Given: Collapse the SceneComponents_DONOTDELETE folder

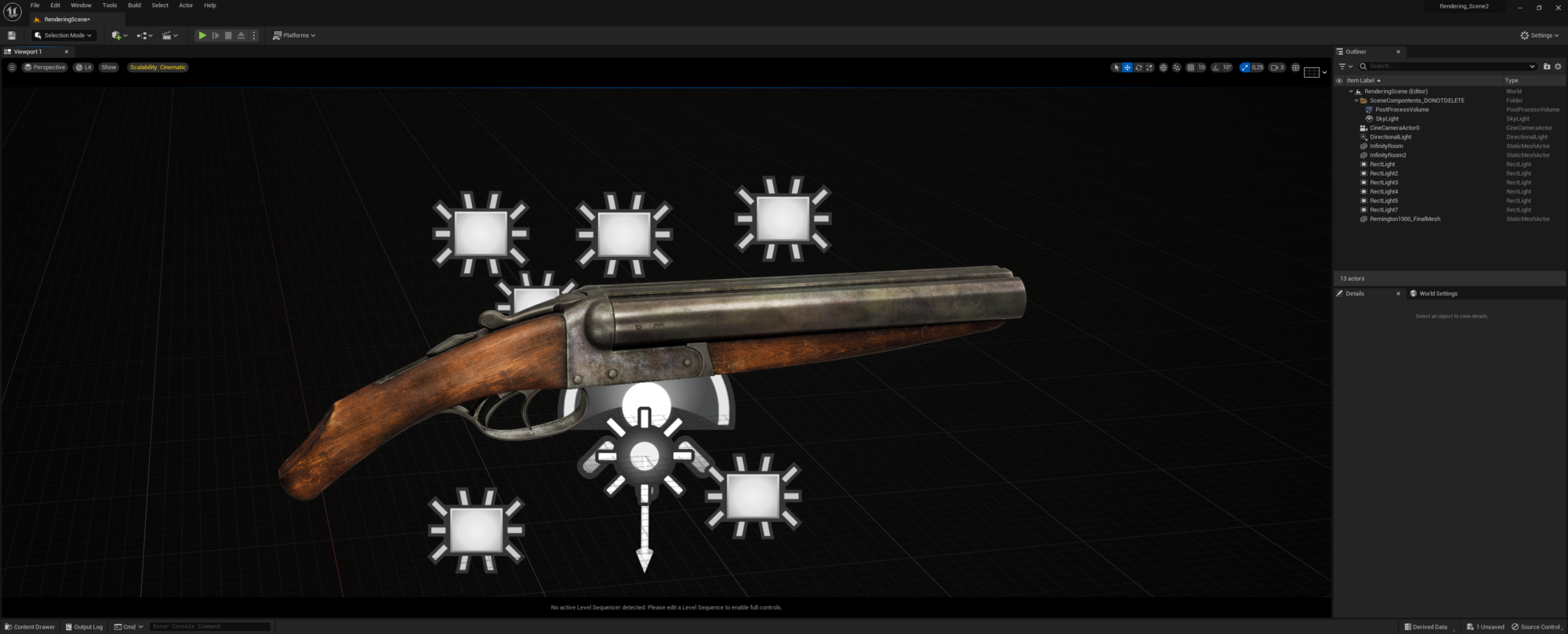Looking at the screenshot, I should pyautogui.click(x=1356, y=100).
